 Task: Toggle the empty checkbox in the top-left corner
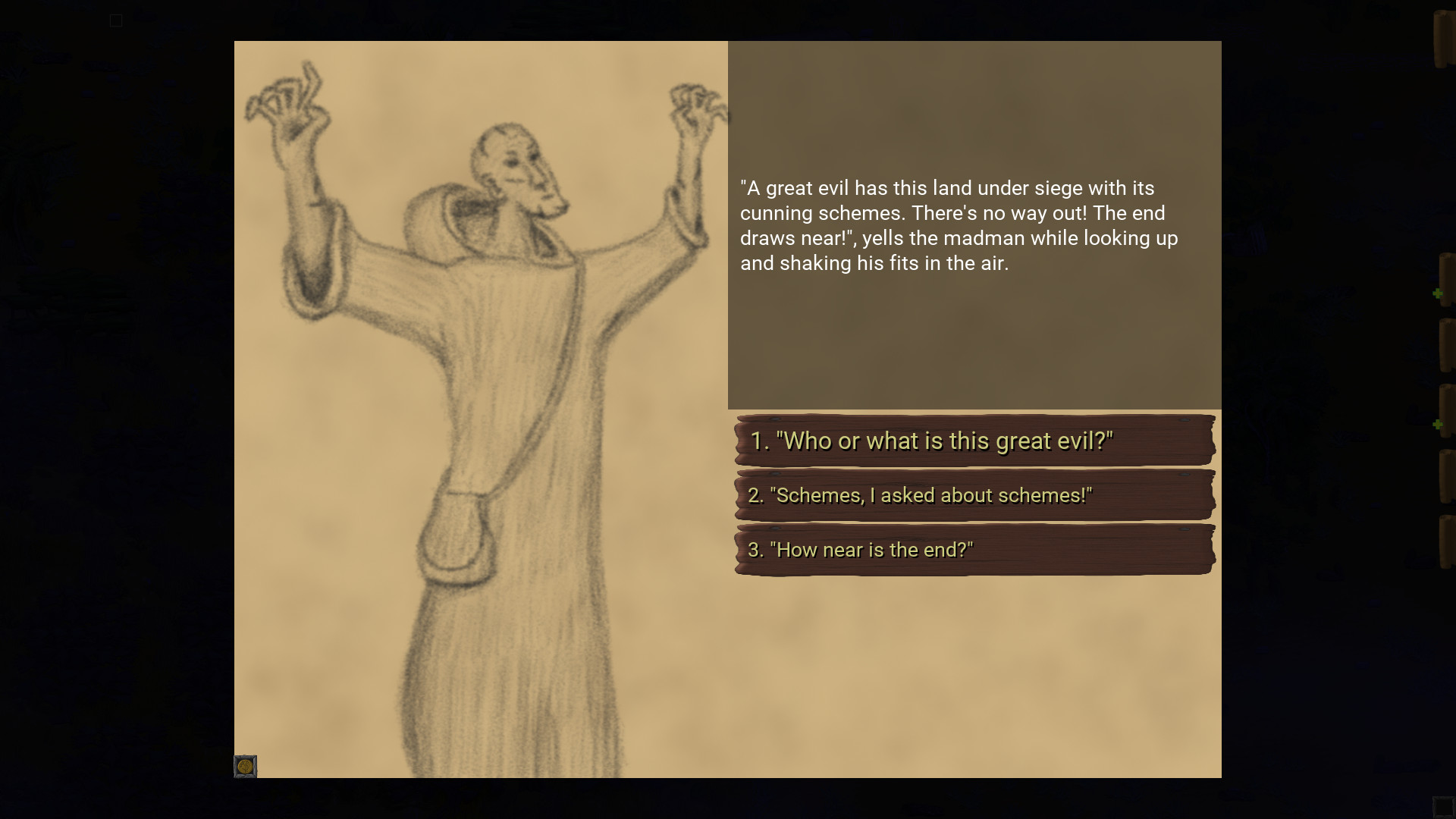pos(116,20)
